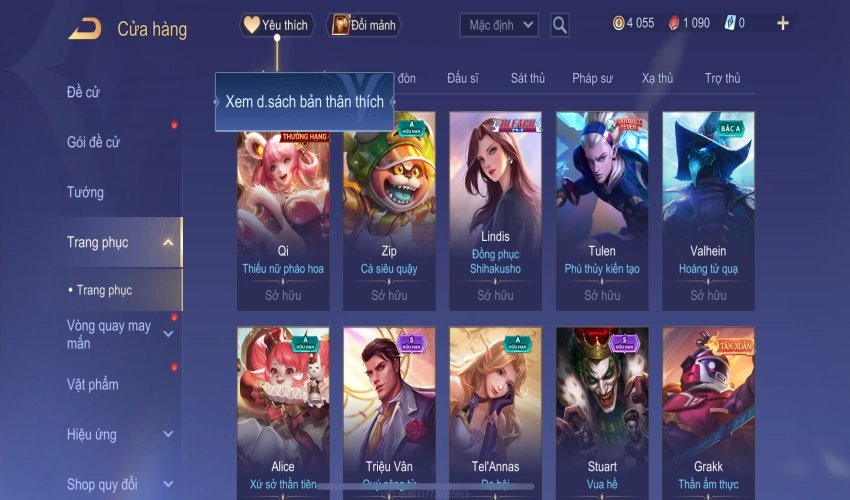Open Vòng quay may mắn section
Image resolution: width=850 pixels, height=500 pixels.
[110, 334]
